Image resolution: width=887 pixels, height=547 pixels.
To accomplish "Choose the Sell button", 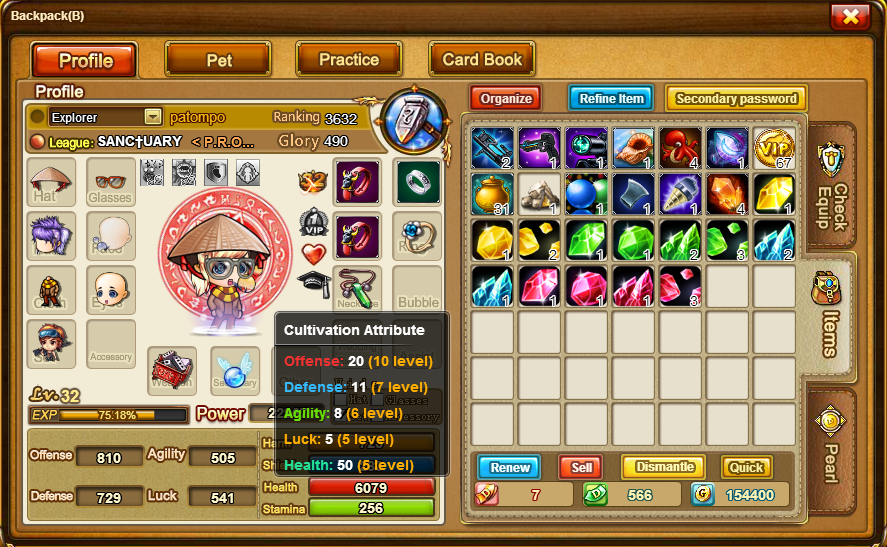I will pos(581,467).
